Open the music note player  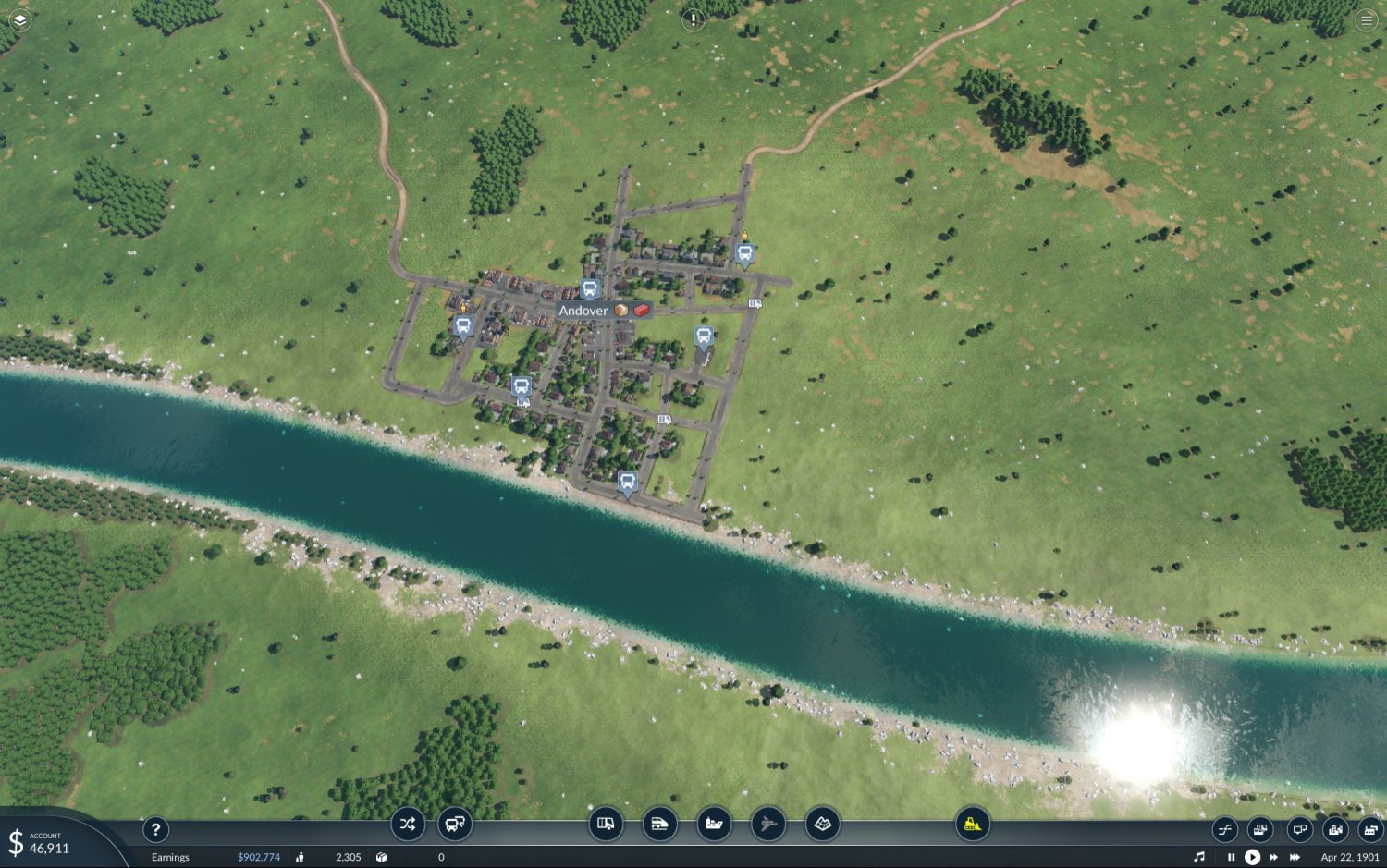1199,857
